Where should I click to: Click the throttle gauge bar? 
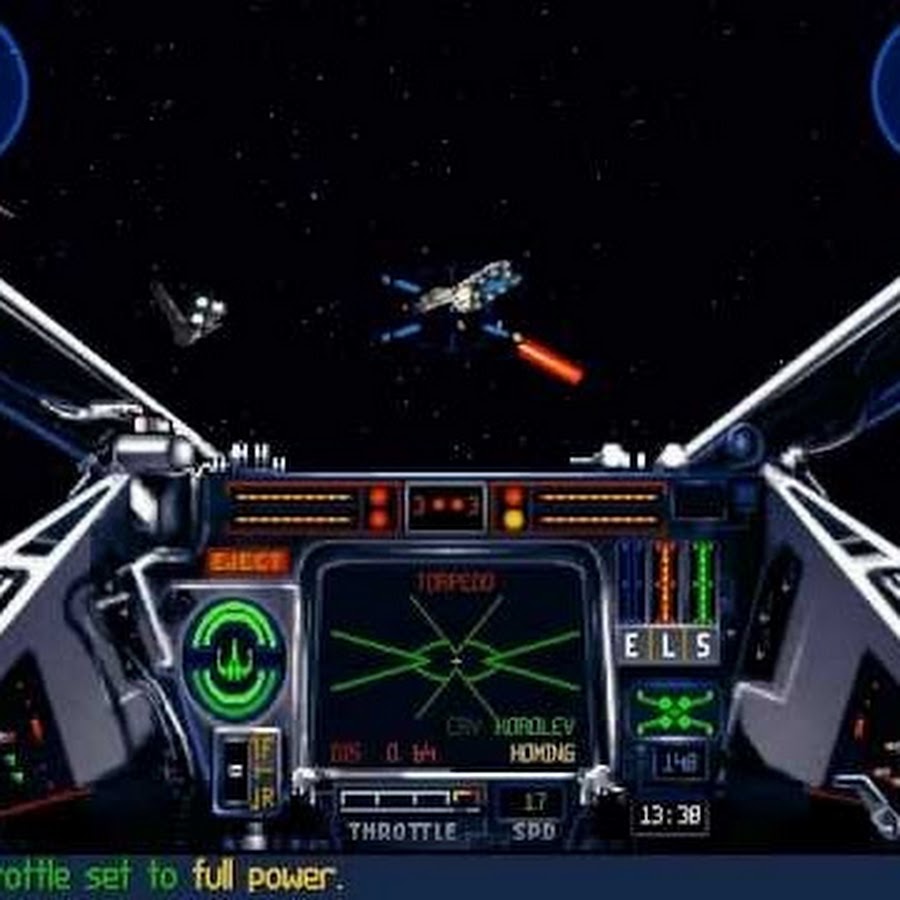pyautogui.click(x=410, y=800)
